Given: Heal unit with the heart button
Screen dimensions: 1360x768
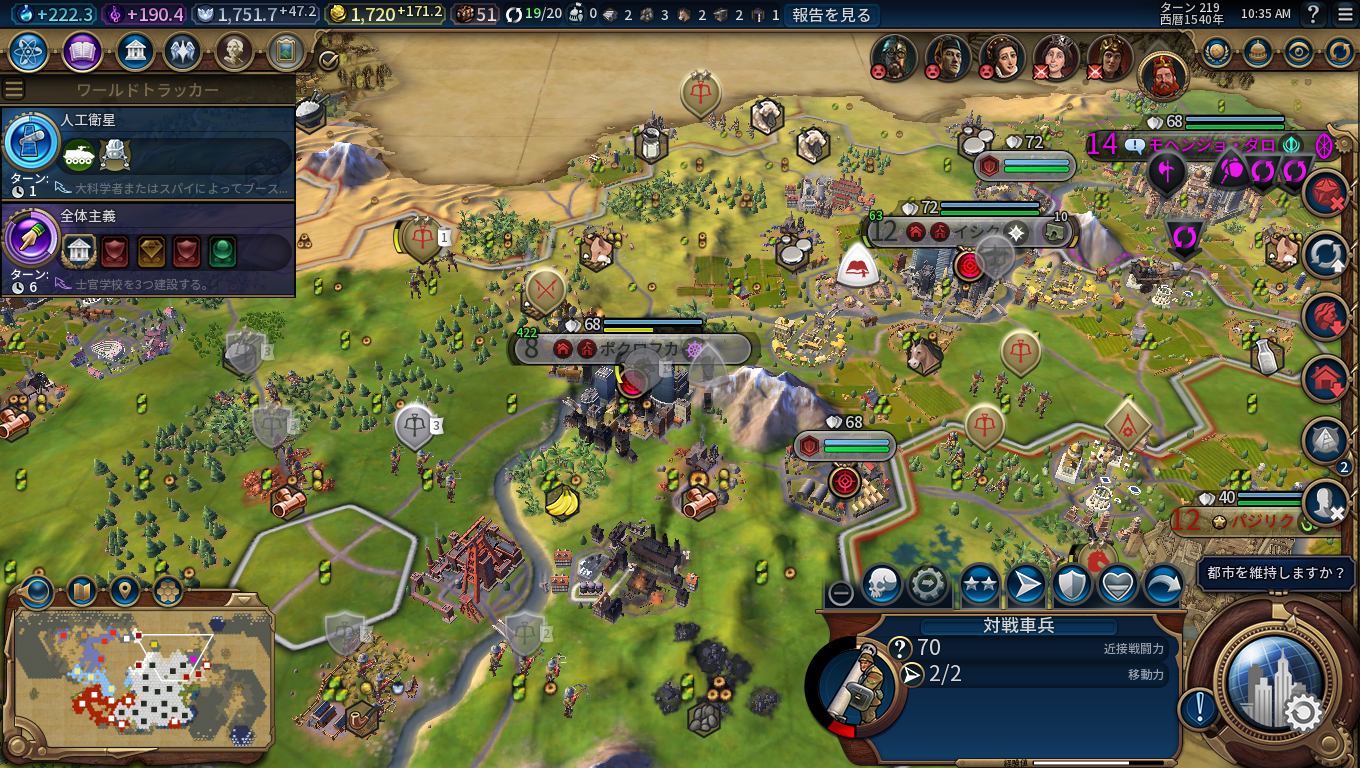Looking at the screenshot, I should click(x=1117, y=585).
